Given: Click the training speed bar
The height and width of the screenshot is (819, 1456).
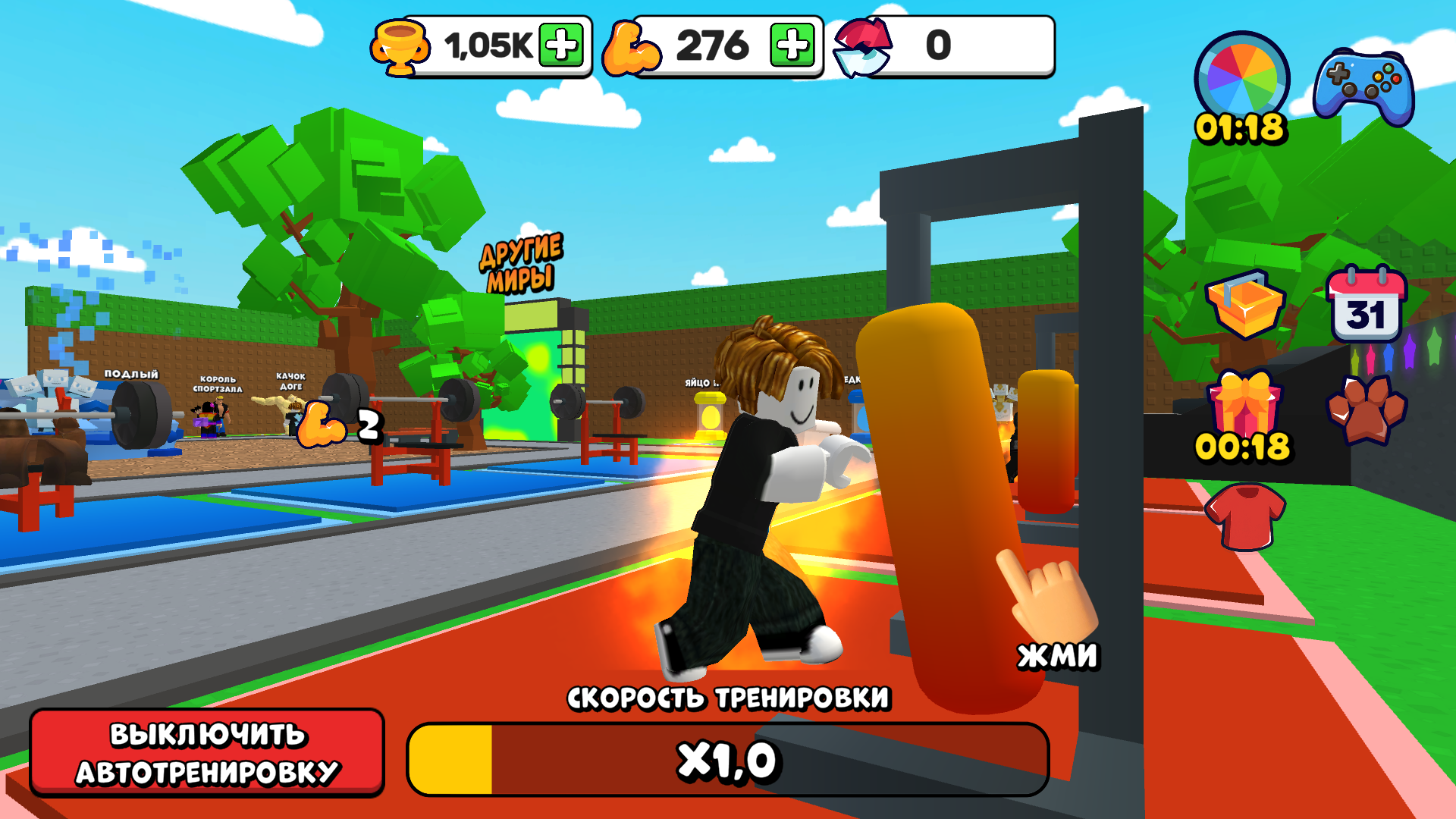Looking at the screenshot, I should coord(728,760).
